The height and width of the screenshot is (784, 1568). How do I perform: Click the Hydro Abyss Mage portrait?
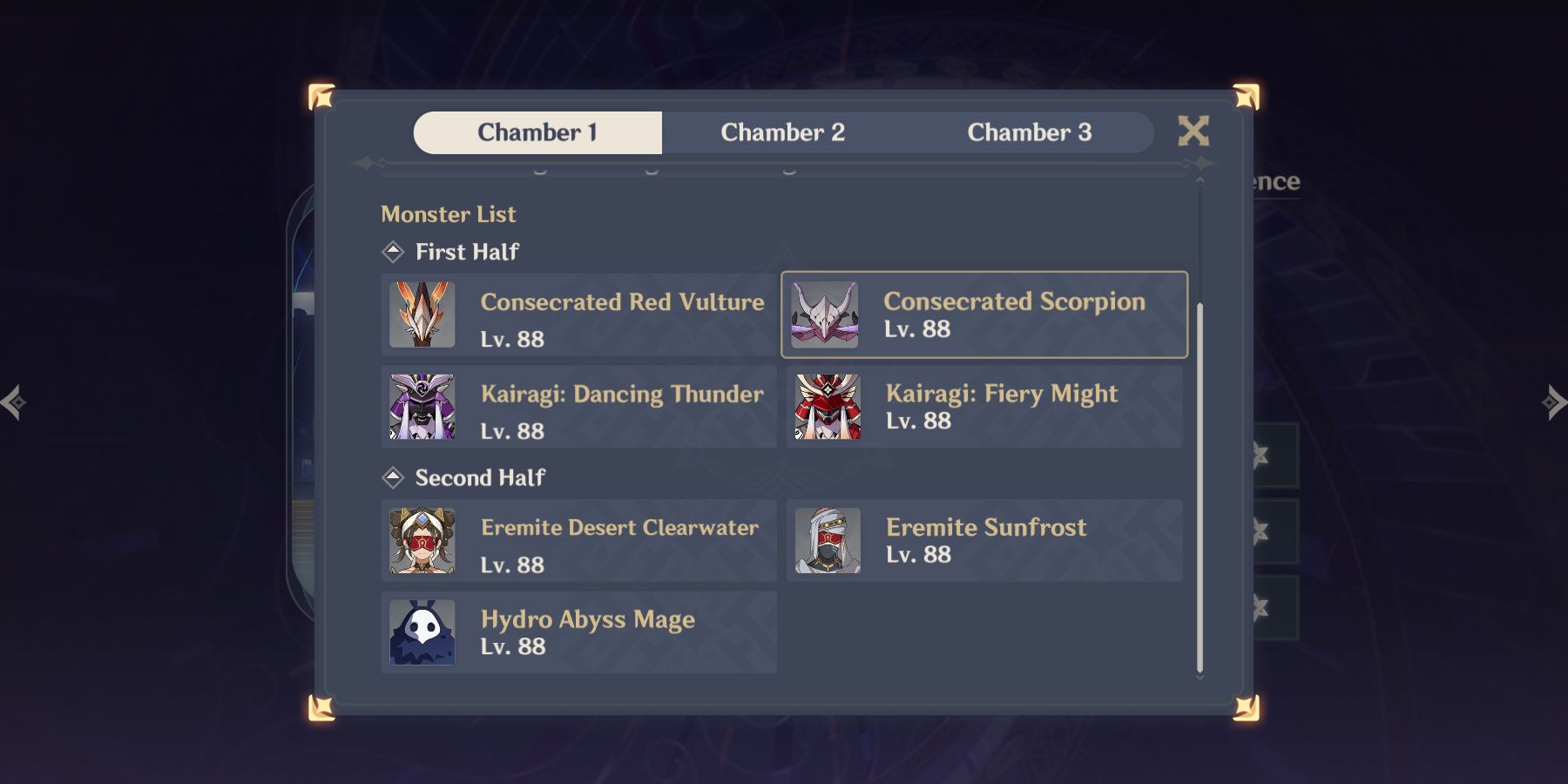coord(421,632)
